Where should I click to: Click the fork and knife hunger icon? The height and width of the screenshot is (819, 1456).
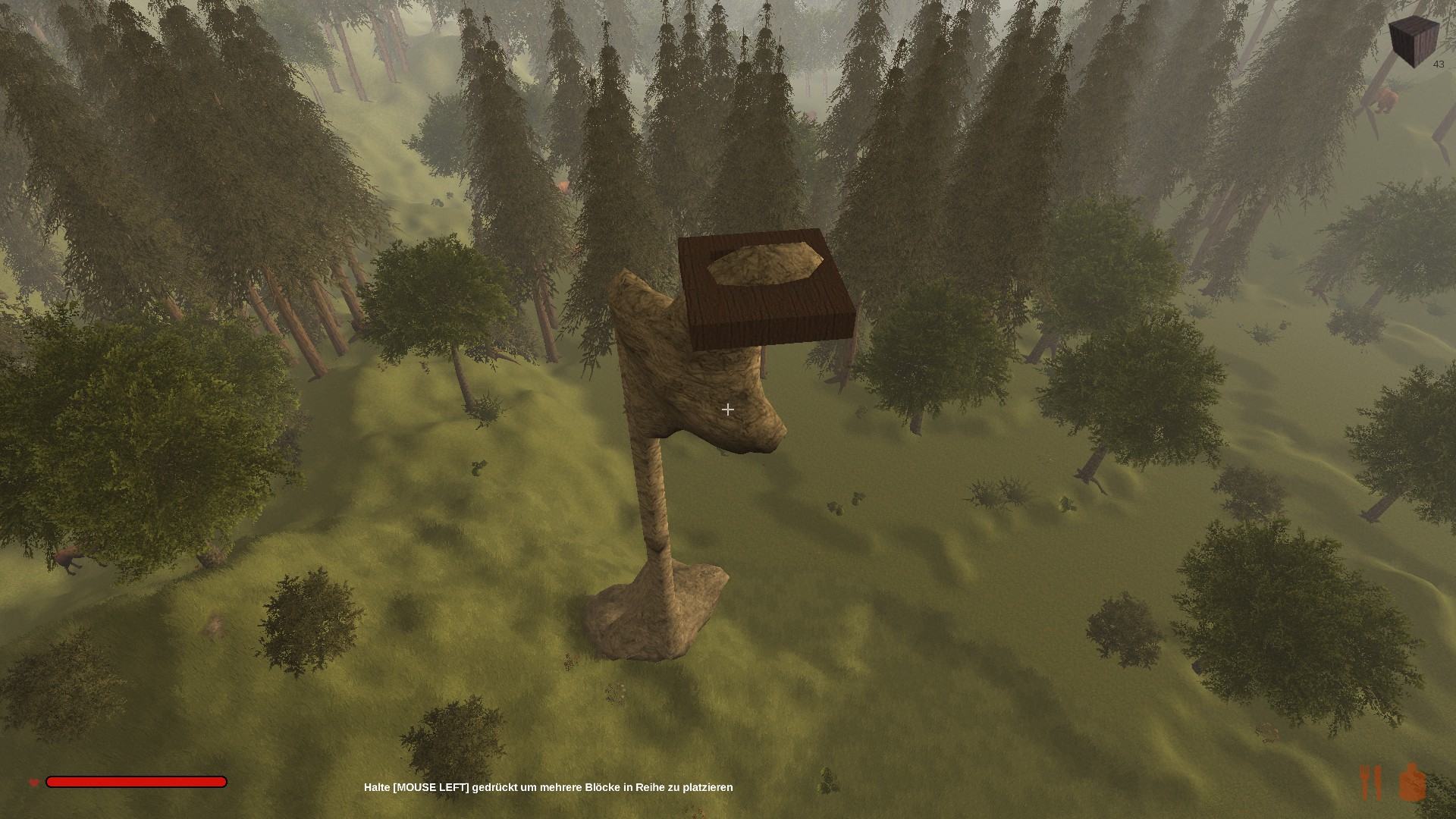[1371, 782]
